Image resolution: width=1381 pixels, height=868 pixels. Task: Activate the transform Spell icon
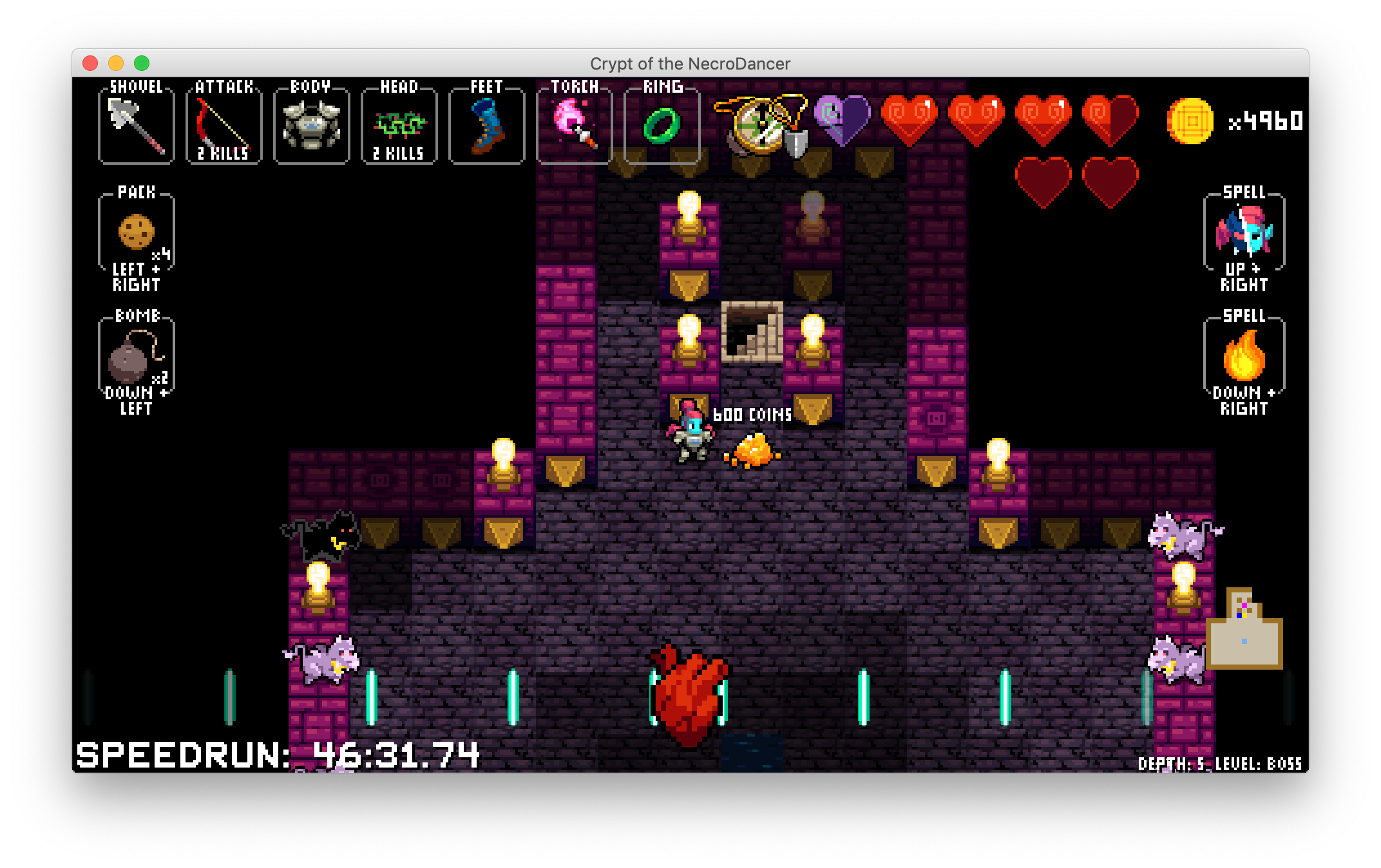(1244, 232)
